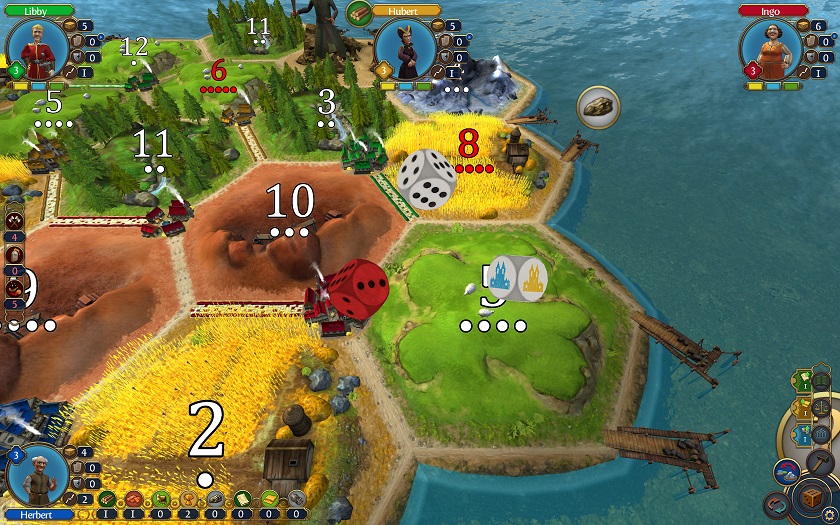Open the trade scales icon
840x525 pixels.
coord(820,408)
